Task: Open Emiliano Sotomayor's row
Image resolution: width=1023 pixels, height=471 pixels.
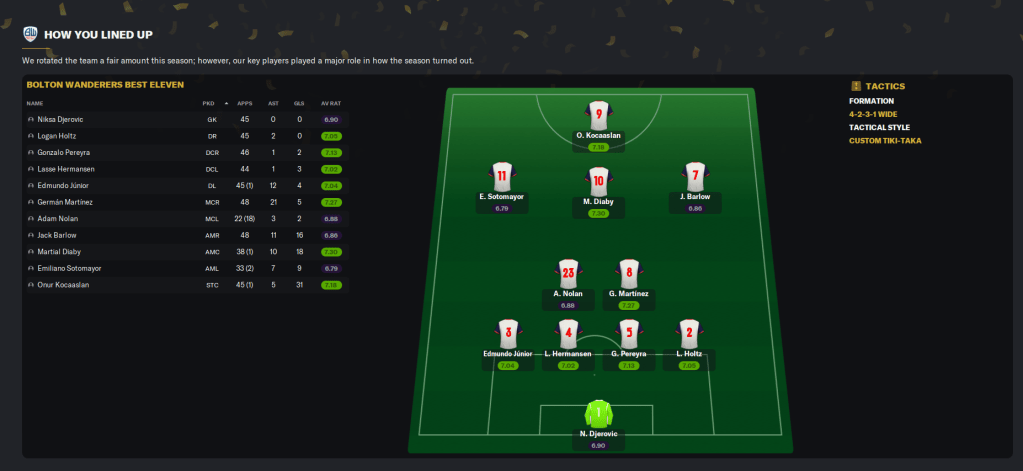Action: click(x=69, y=268)
